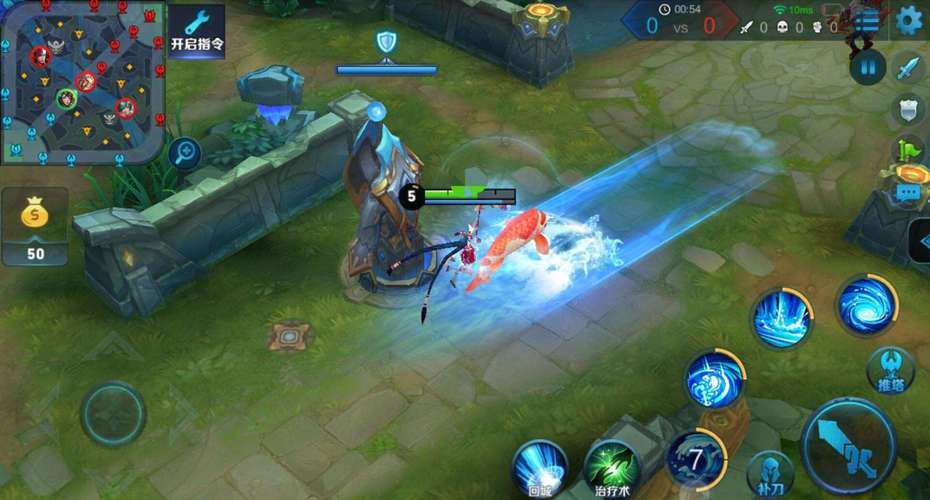Cast the water geyser splash skill
Viewport: 930px width, 500px height.
click(781, 318)
